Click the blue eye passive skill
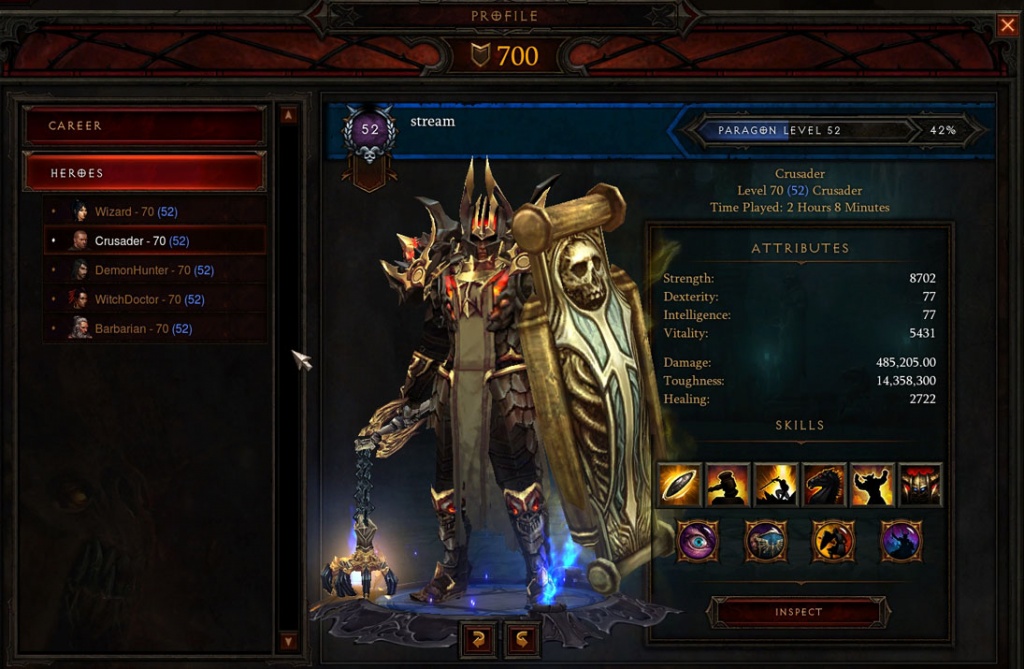Viewport: 1024px width, 669px height. [698, 541]
